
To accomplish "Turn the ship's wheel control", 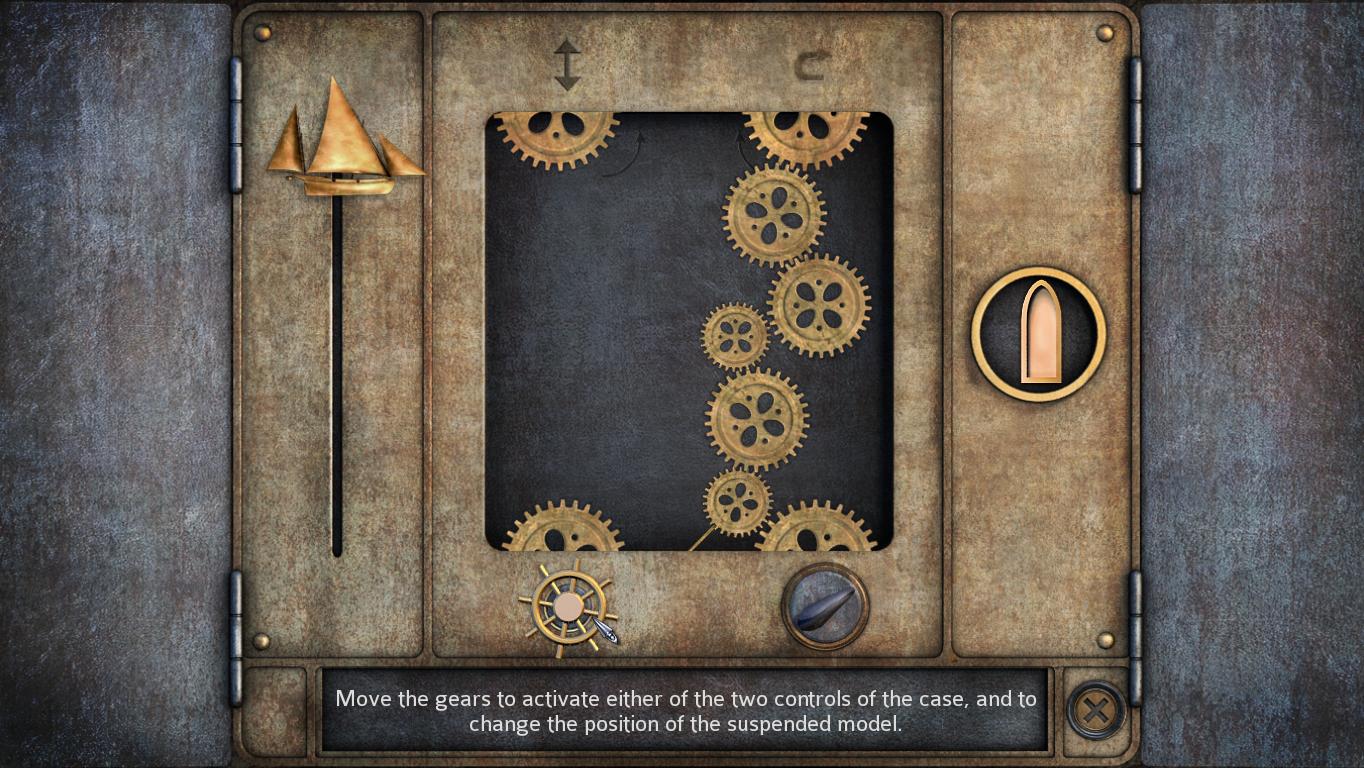I will click(567, 607).
